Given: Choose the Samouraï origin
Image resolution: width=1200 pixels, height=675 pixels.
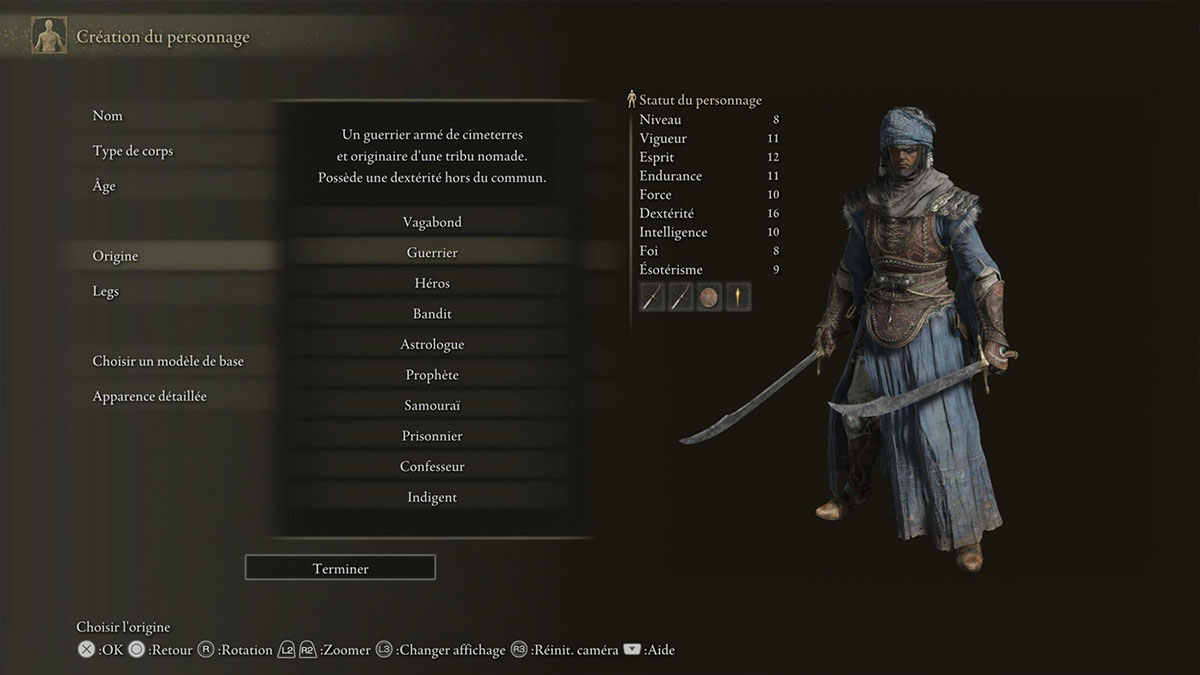Looking at the screenshot, I should click(432, 405).
